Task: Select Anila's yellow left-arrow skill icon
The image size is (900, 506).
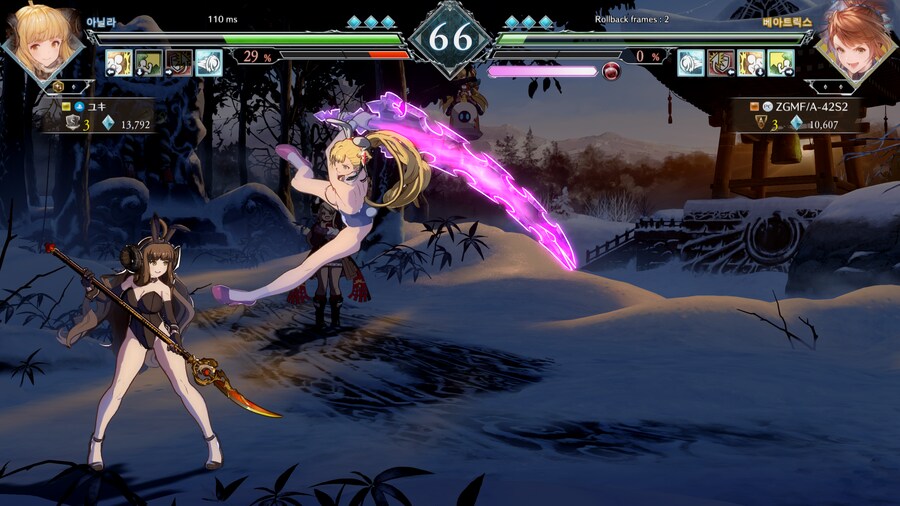Action: pyautogui.click(x=119, y=63)
